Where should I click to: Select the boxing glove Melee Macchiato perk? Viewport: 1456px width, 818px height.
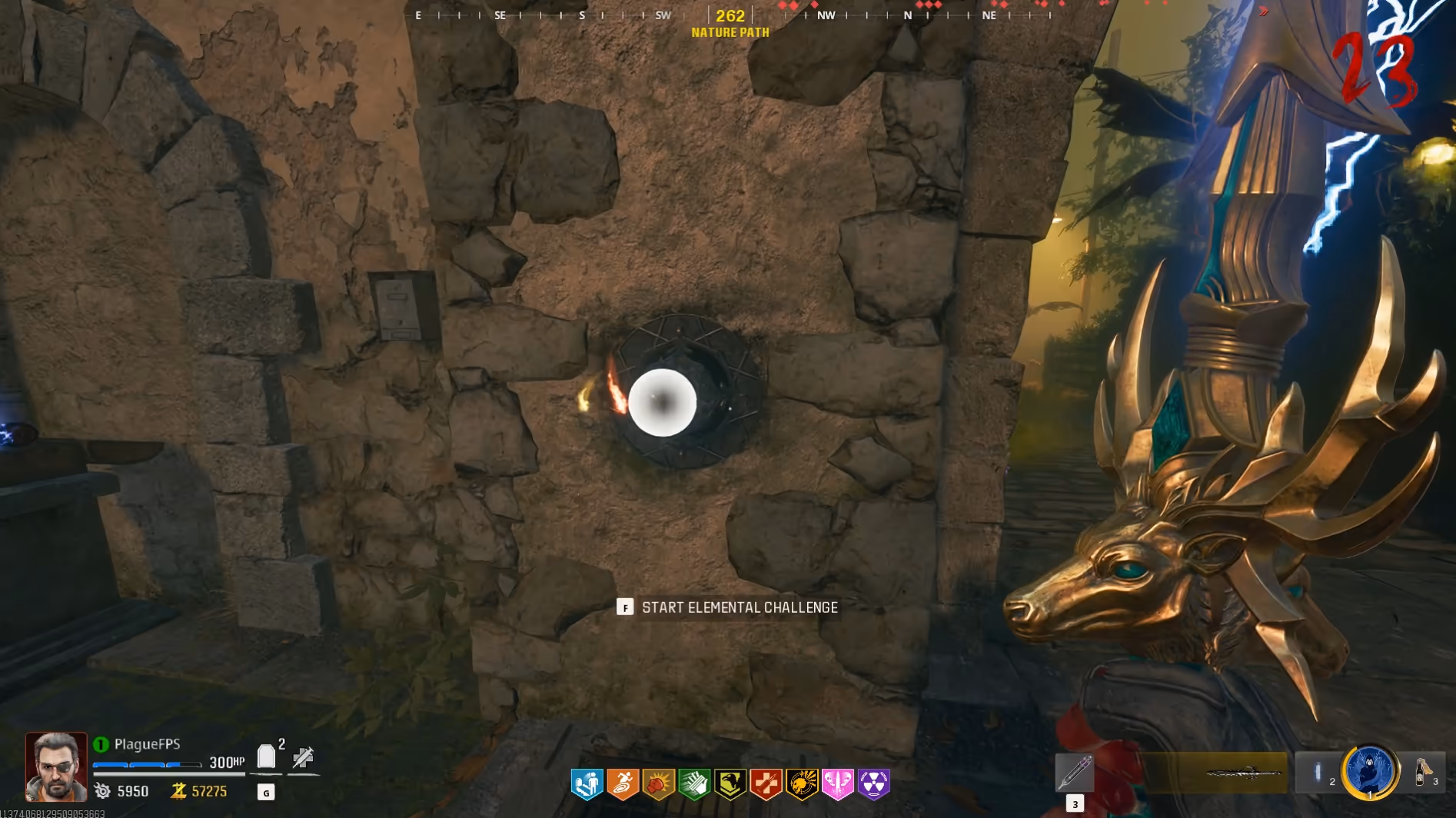click(659, 784)
